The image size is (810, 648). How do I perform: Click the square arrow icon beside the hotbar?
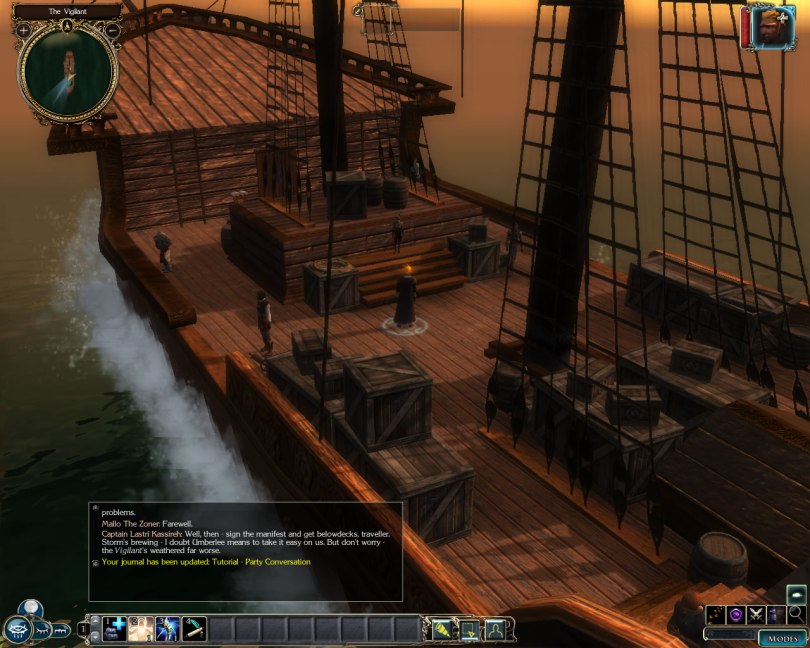[x=468, y=629]
